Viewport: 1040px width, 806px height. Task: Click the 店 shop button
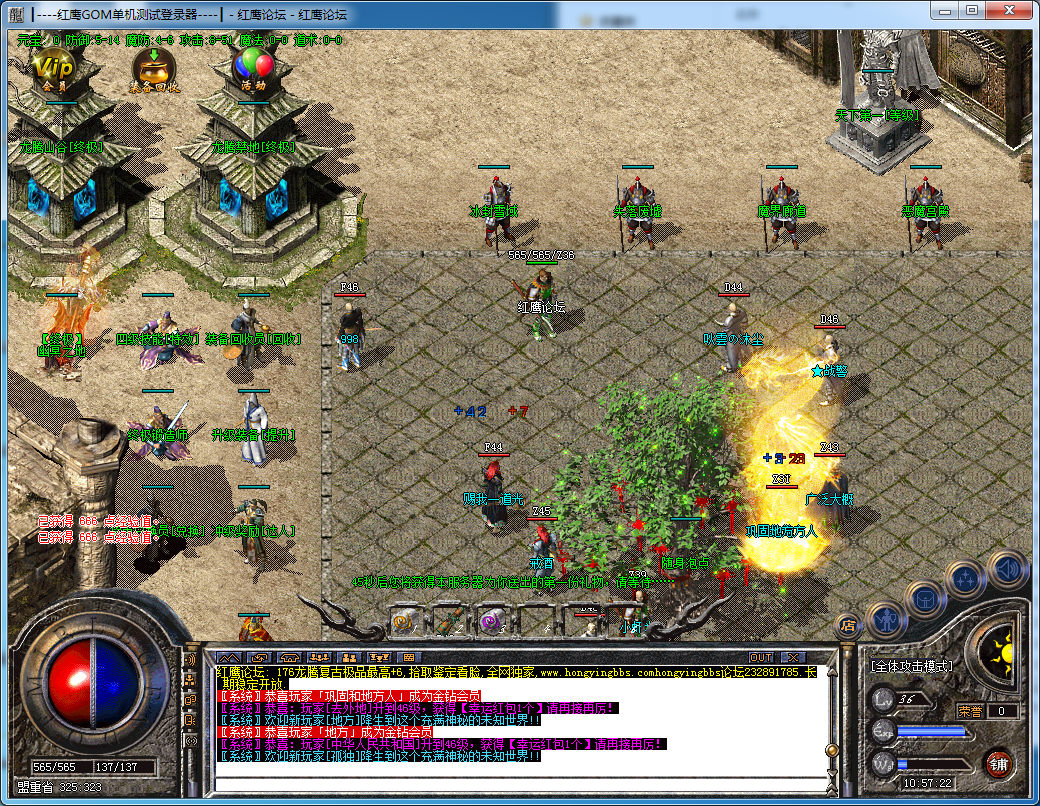tap(847, 625)
